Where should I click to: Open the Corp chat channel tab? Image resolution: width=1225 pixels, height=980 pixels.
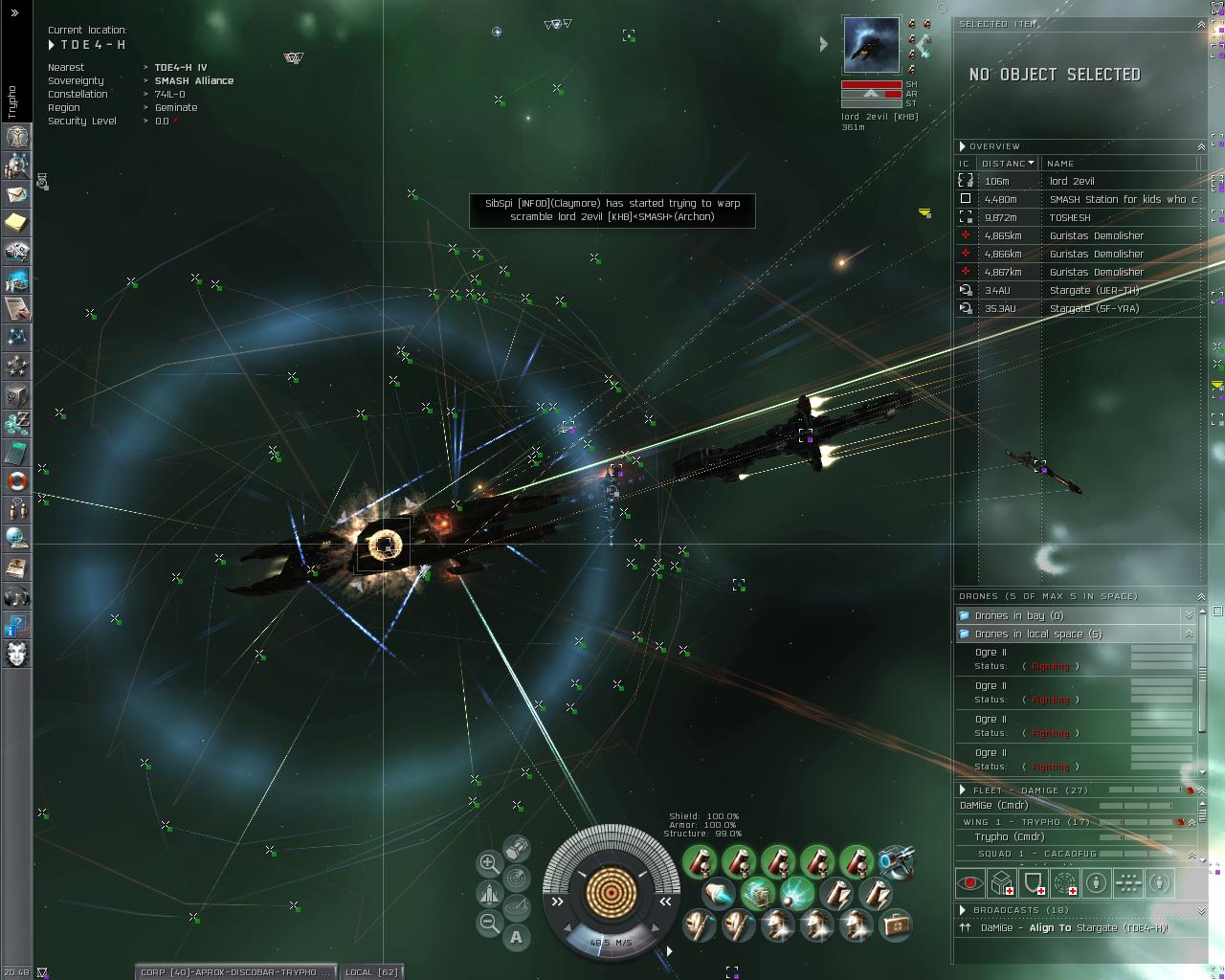(235, 971)
